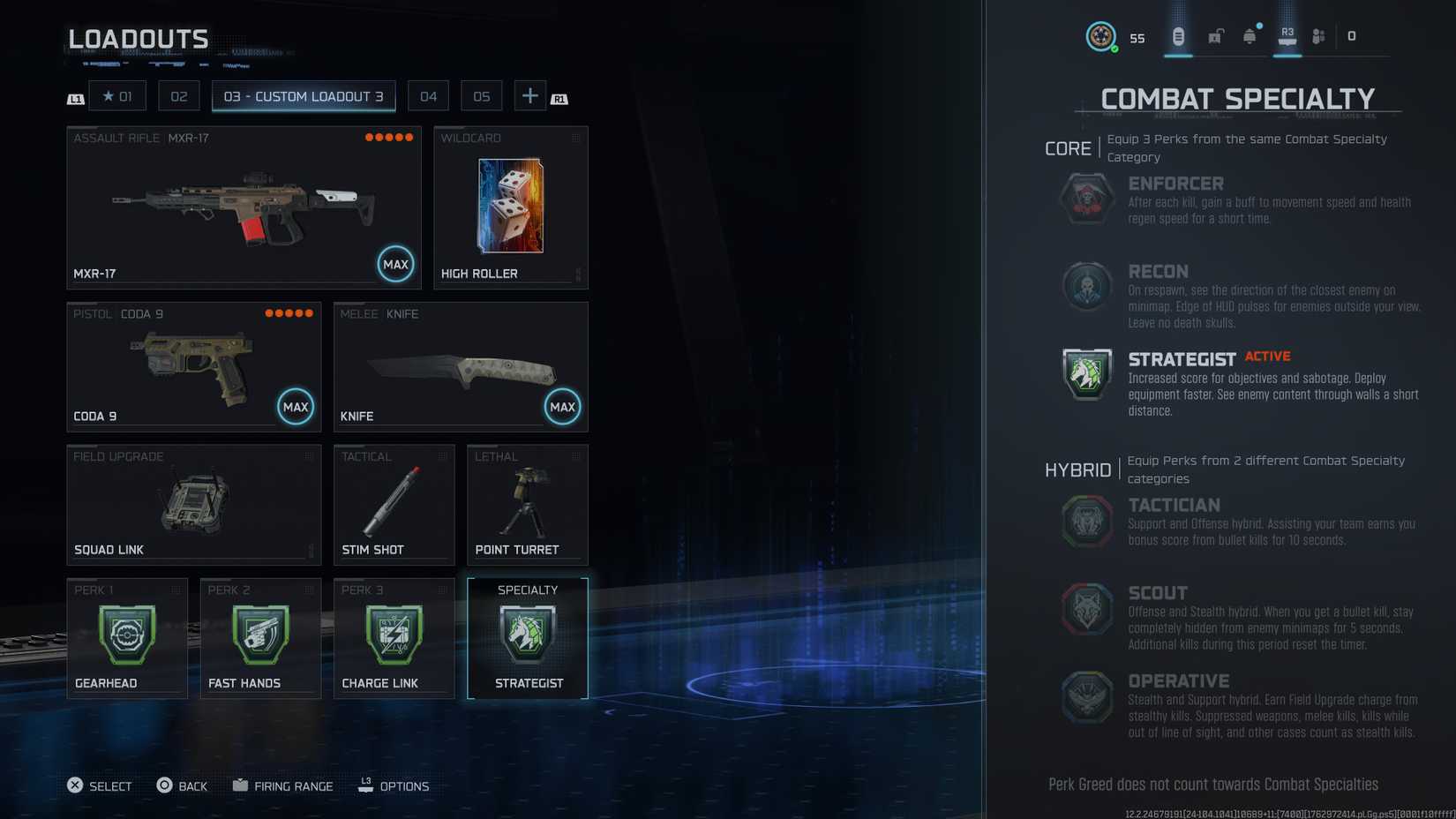Open the High Roller wildcard card

click(x=510, y=207)
